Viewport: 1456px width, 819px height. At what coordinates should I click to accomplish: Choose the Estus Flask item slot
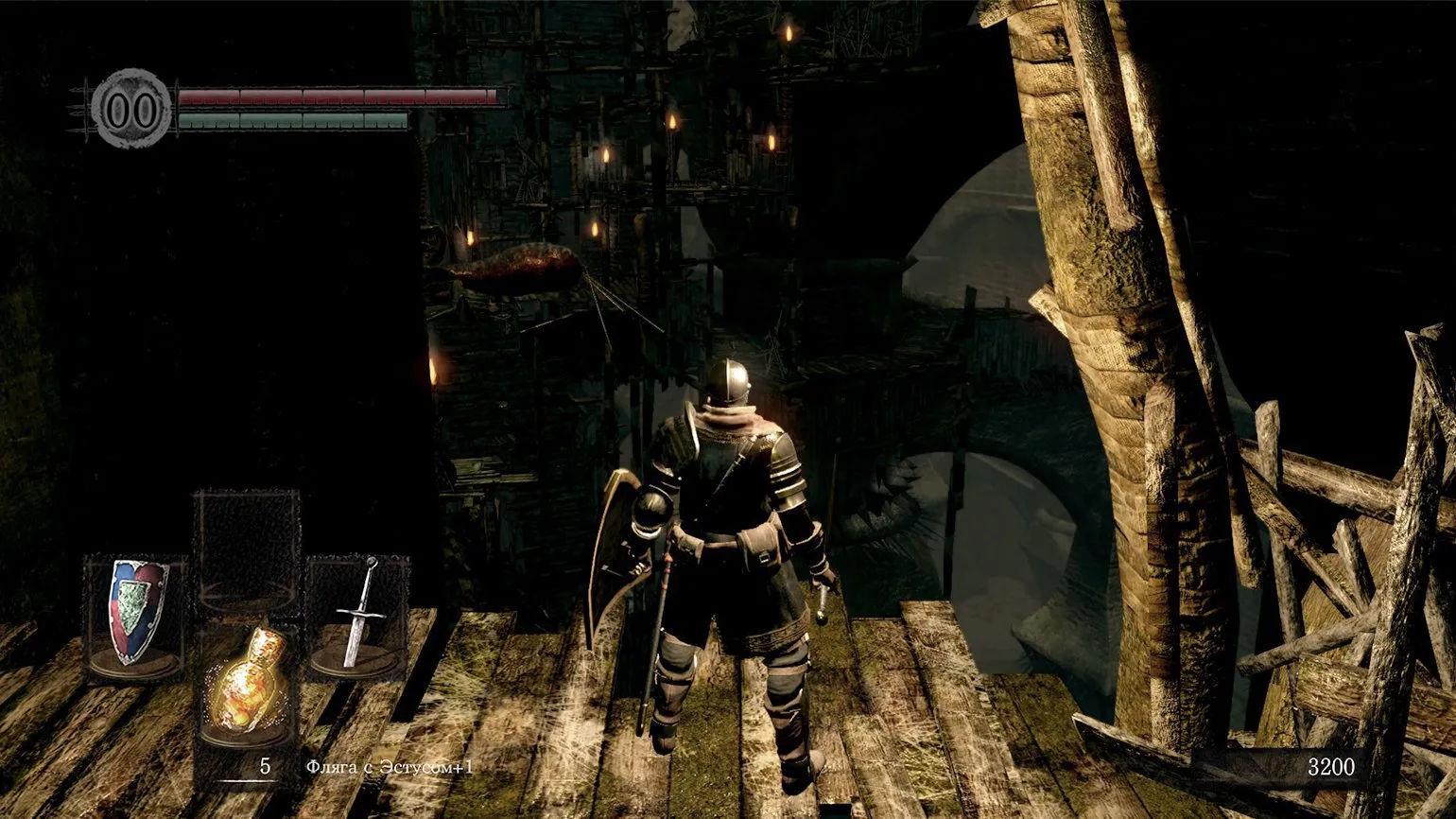click(x=247, y=679)
